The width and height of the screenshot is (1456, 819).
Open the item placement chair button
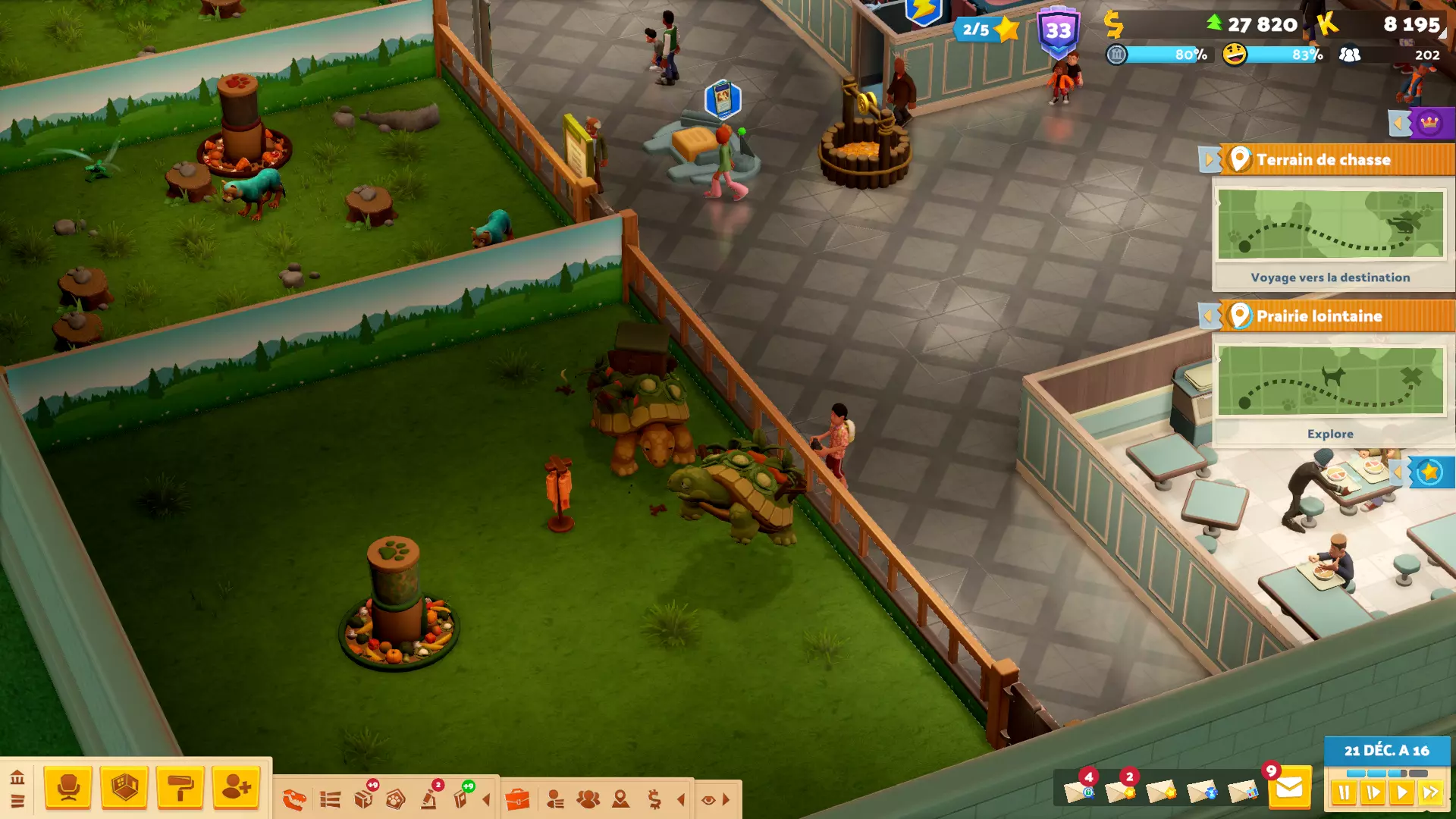(68, 788)
